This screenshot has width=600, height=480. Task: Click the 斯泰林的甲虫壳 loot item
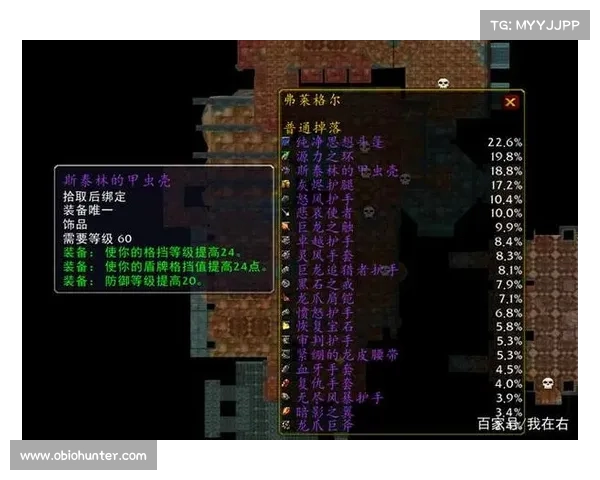coord(339,171)
